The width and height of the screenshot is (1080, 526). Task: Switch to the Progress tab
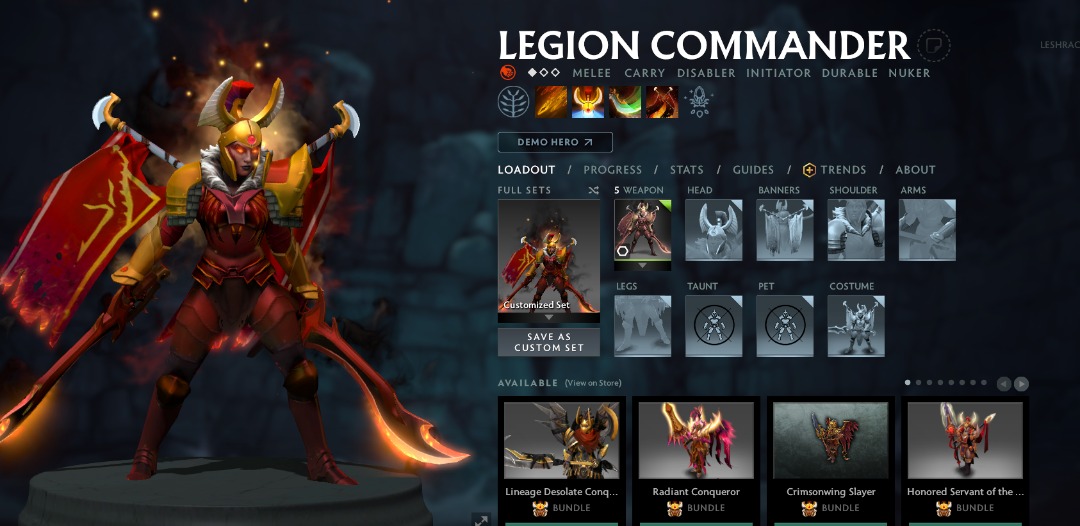coord(612,170)
